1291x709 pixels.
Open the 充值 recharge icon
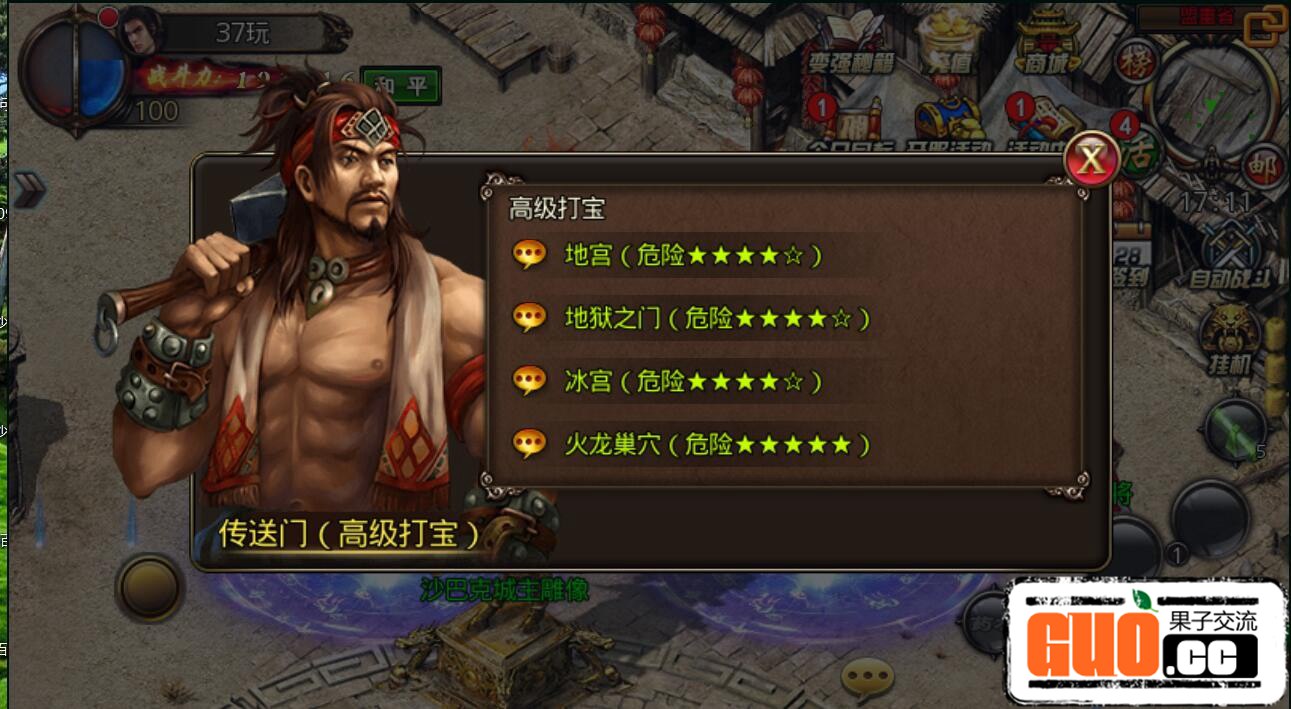pos(944,45)
